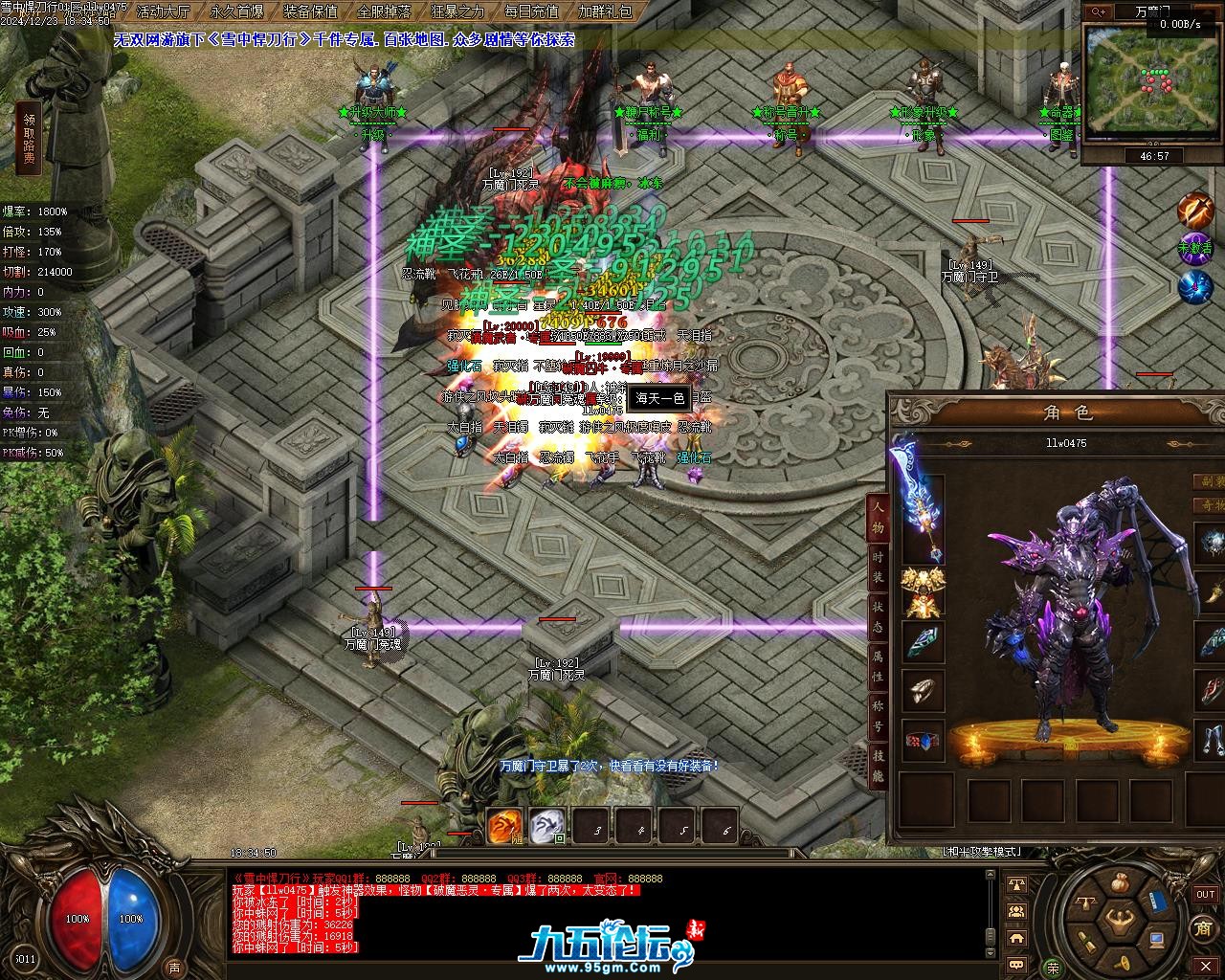The width and height of the screenshot is (1225, 980).
Task: Select the 每日充值 daily recharge menu
Action: pyautogui.click(x=531, y=11)
